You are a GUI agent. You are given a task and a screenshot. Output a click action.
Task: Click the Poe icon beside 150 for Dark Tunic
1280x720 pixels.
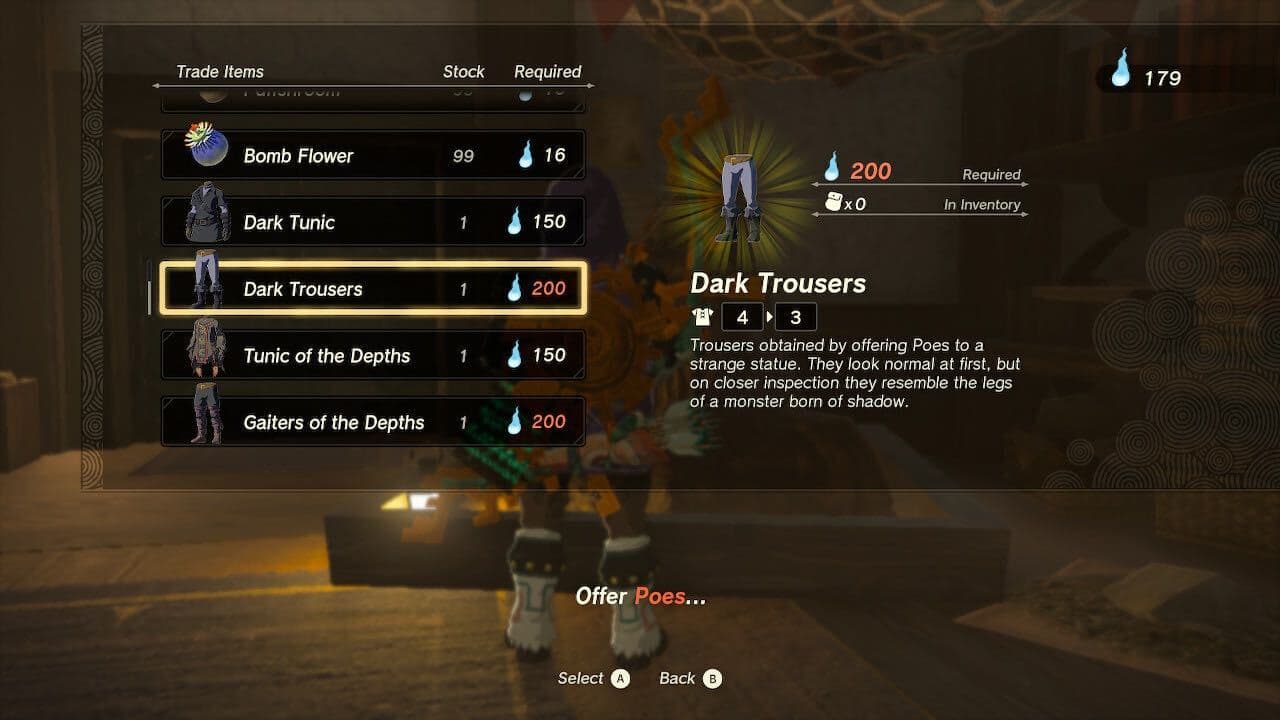point(516,222)
